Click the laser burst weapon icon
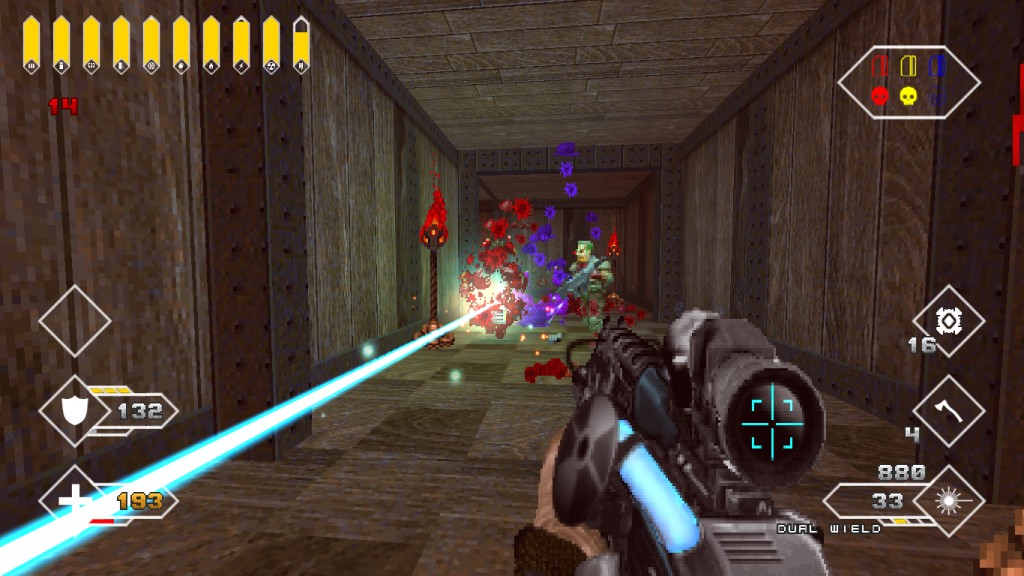Viewport: 1024px width, 576px height. pos(948,500)
